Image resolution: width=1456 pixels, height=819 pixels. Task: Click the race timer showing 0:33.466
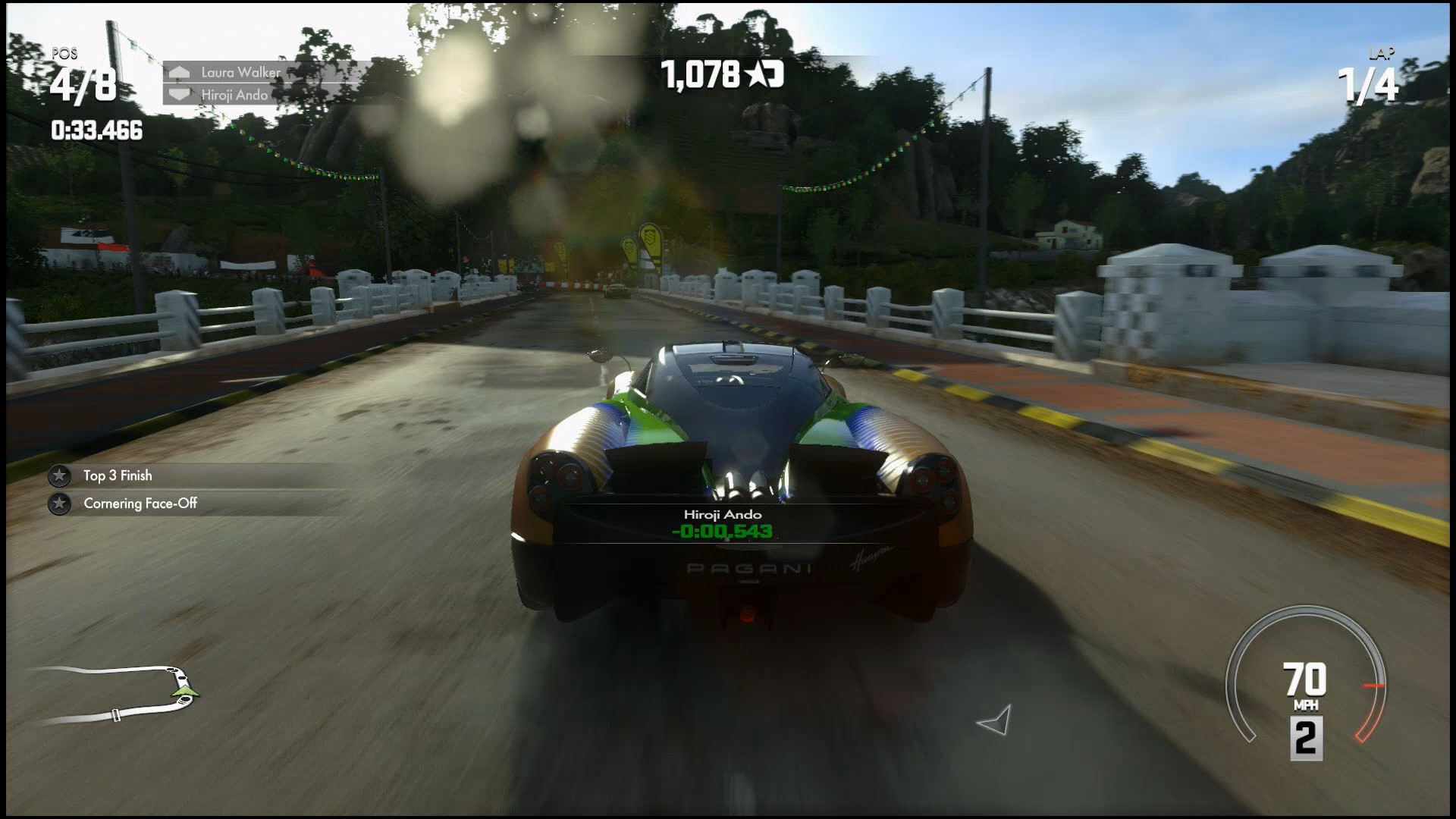pos(97,131)
